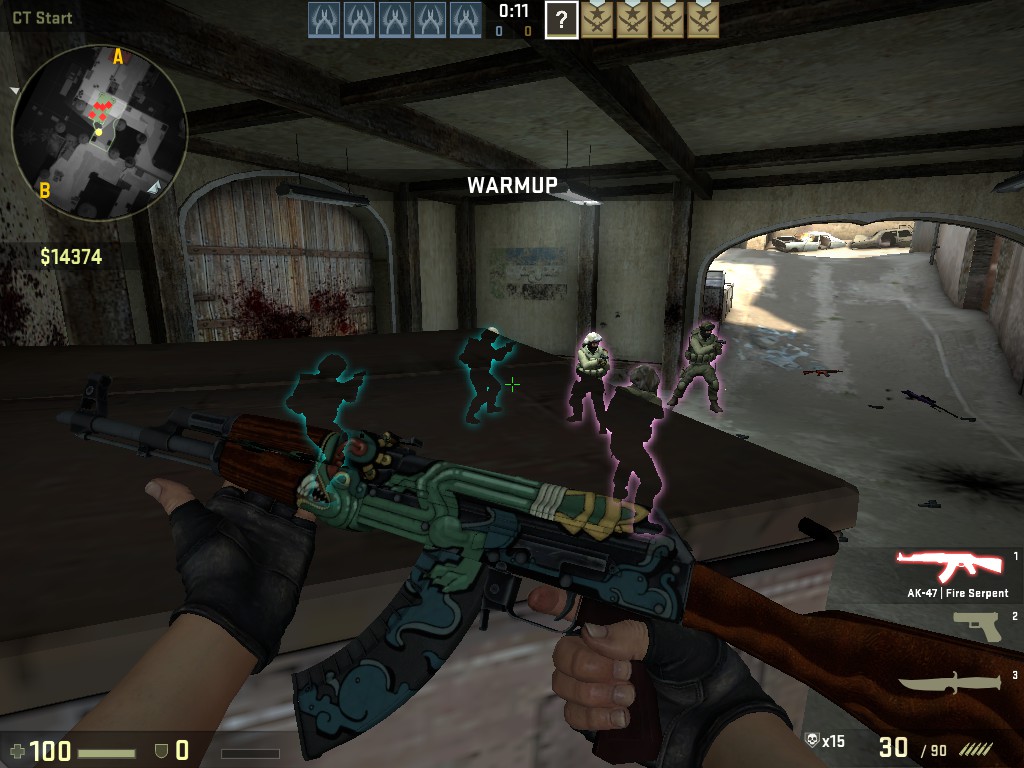The height and width of the screenshot is (768, 1024).
Task: Click the circular radar minimap
Action: [98, 130]
